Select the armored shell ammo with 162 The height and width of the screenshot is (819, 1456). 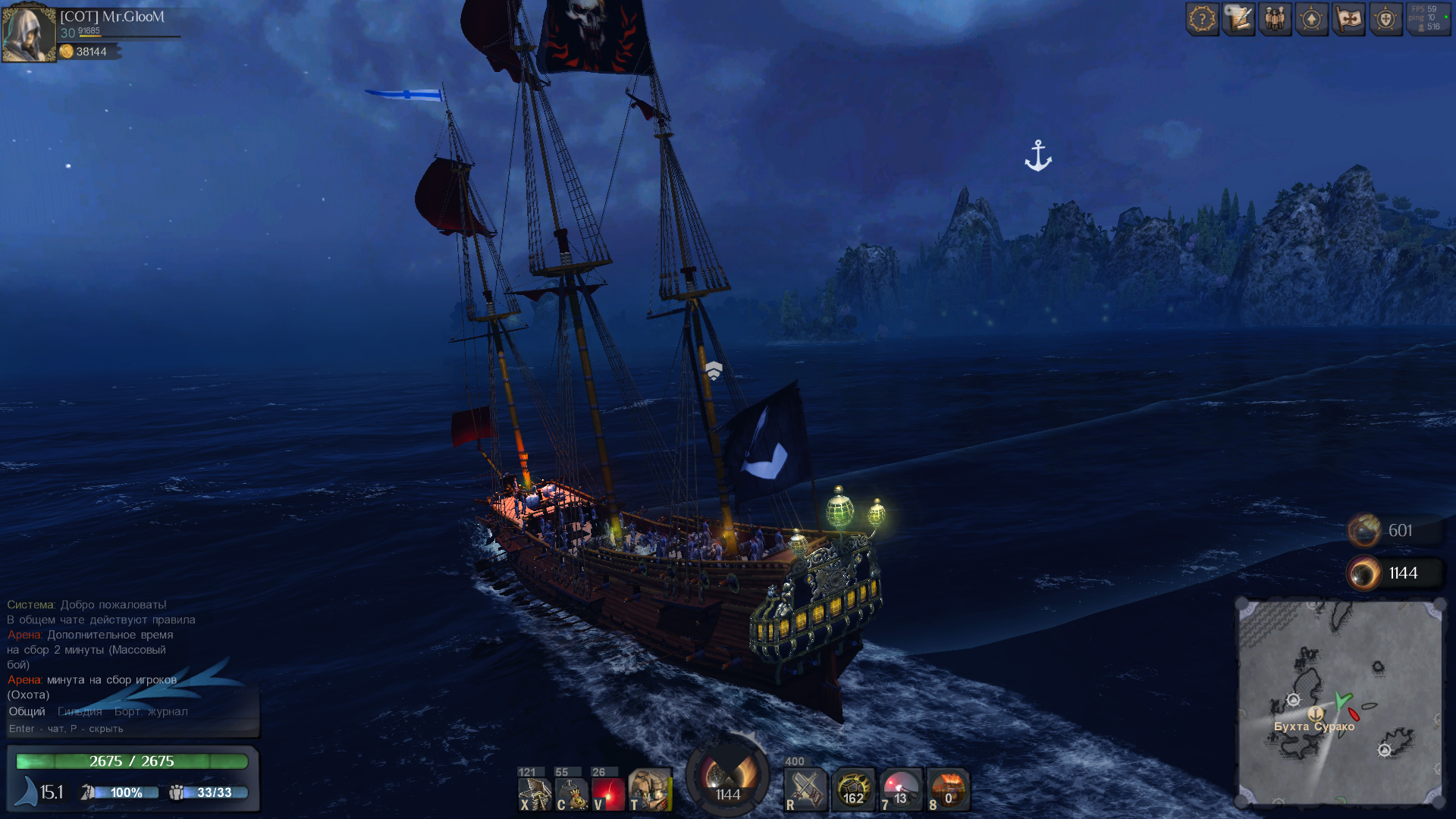[853, 790]
